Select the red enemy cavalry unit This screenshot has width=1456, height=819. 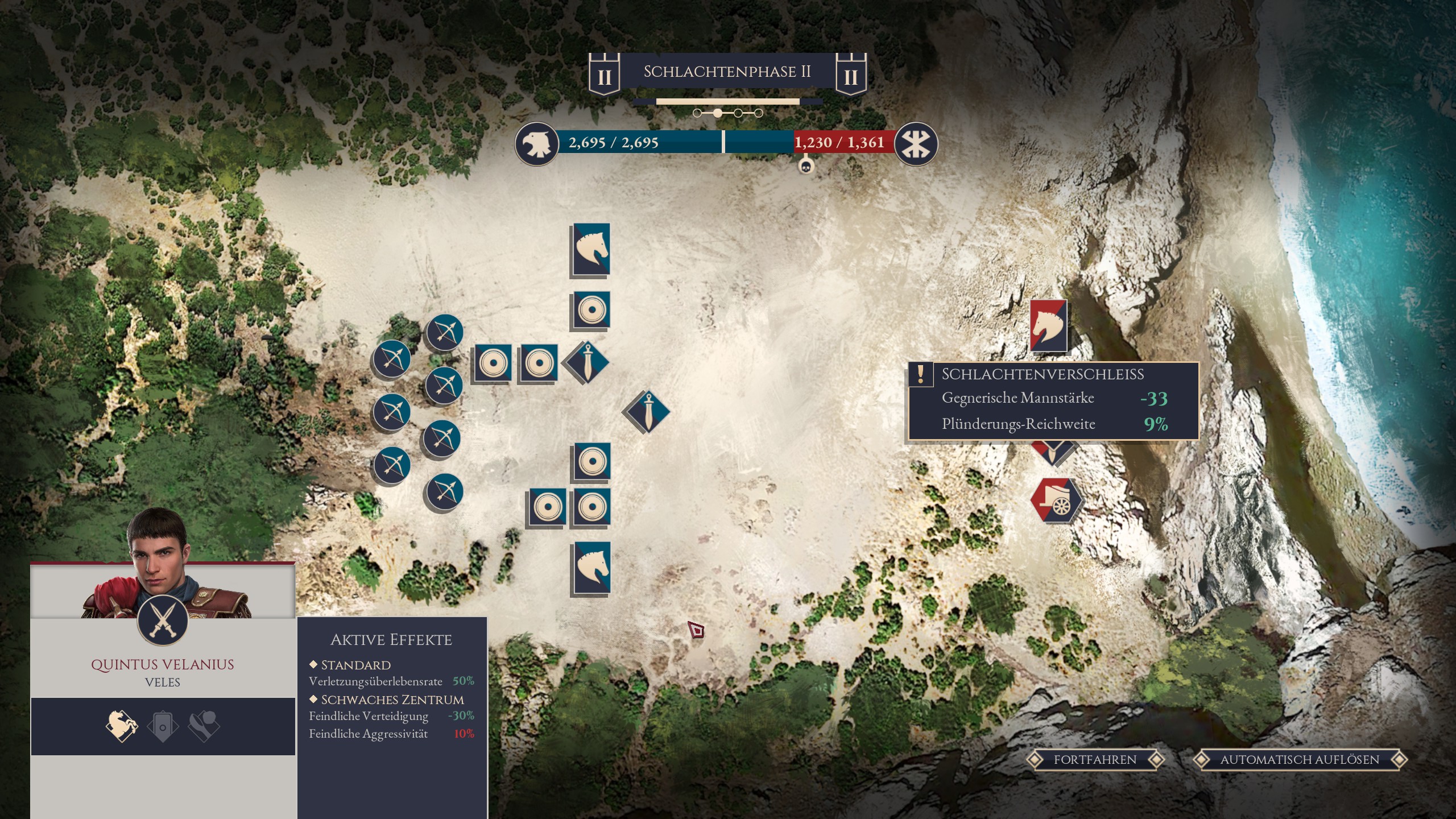tap(1048, 326)
